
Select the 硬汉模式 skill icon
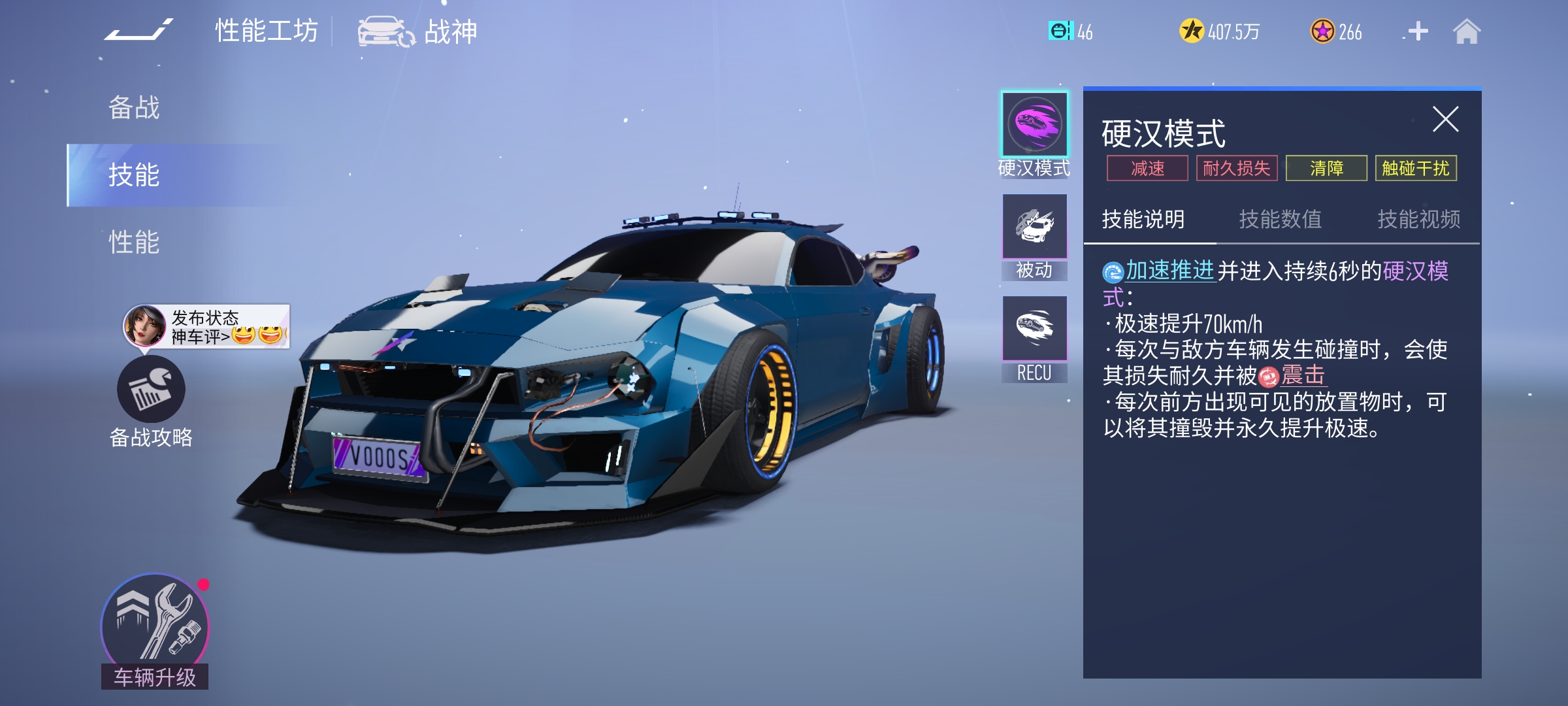click(x=1035, y=124)
